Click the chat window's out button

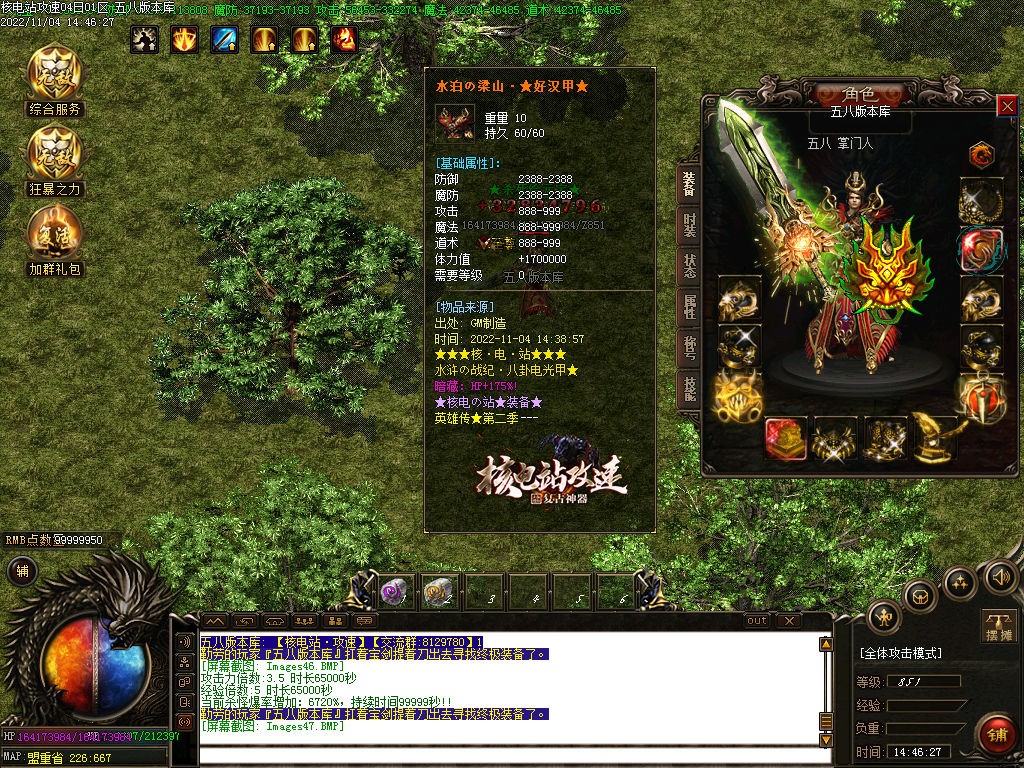(757, 621)
